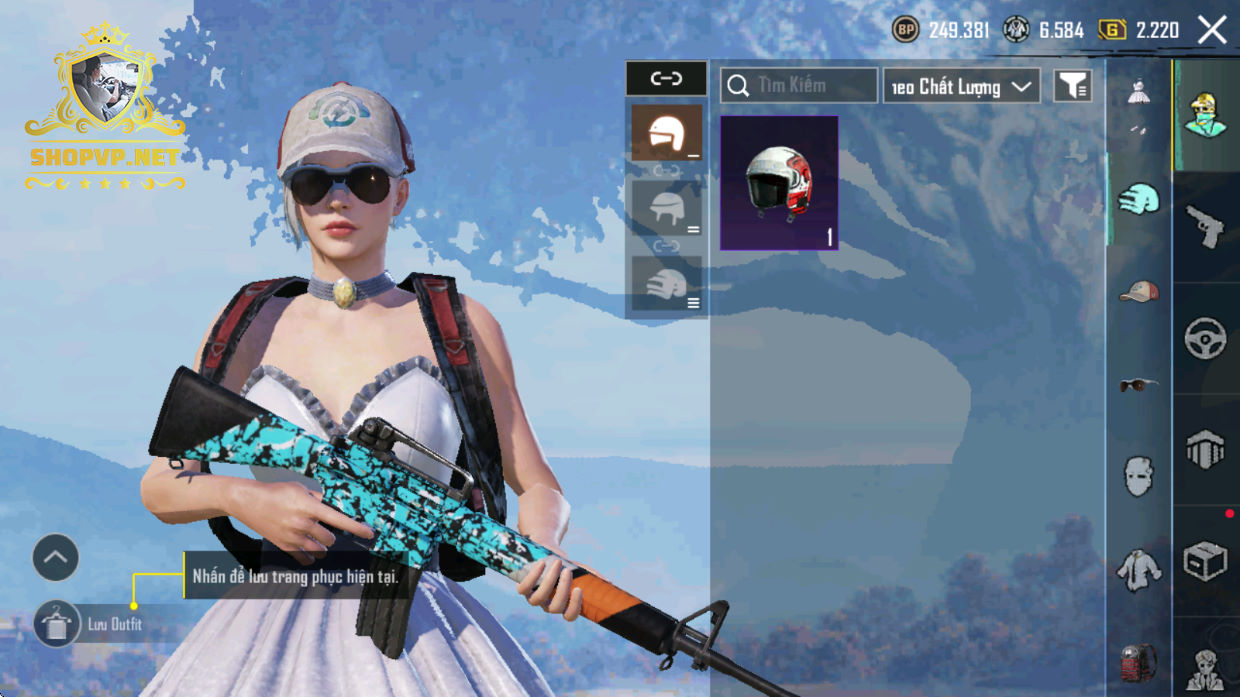Toggle the chain link button above helmets

point(666,79)
